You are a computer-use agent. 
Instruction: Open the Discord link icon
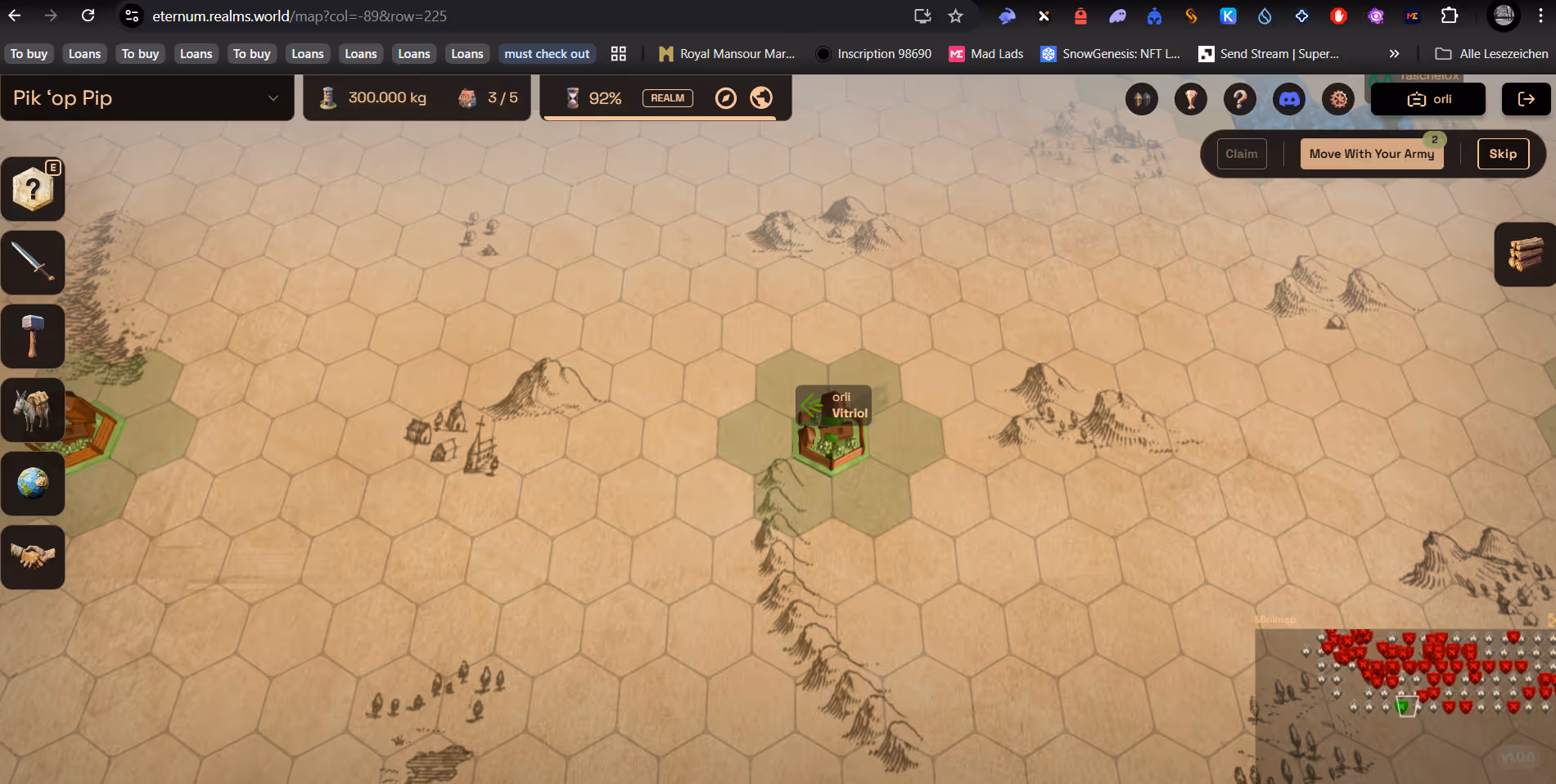click(1288, 99)
